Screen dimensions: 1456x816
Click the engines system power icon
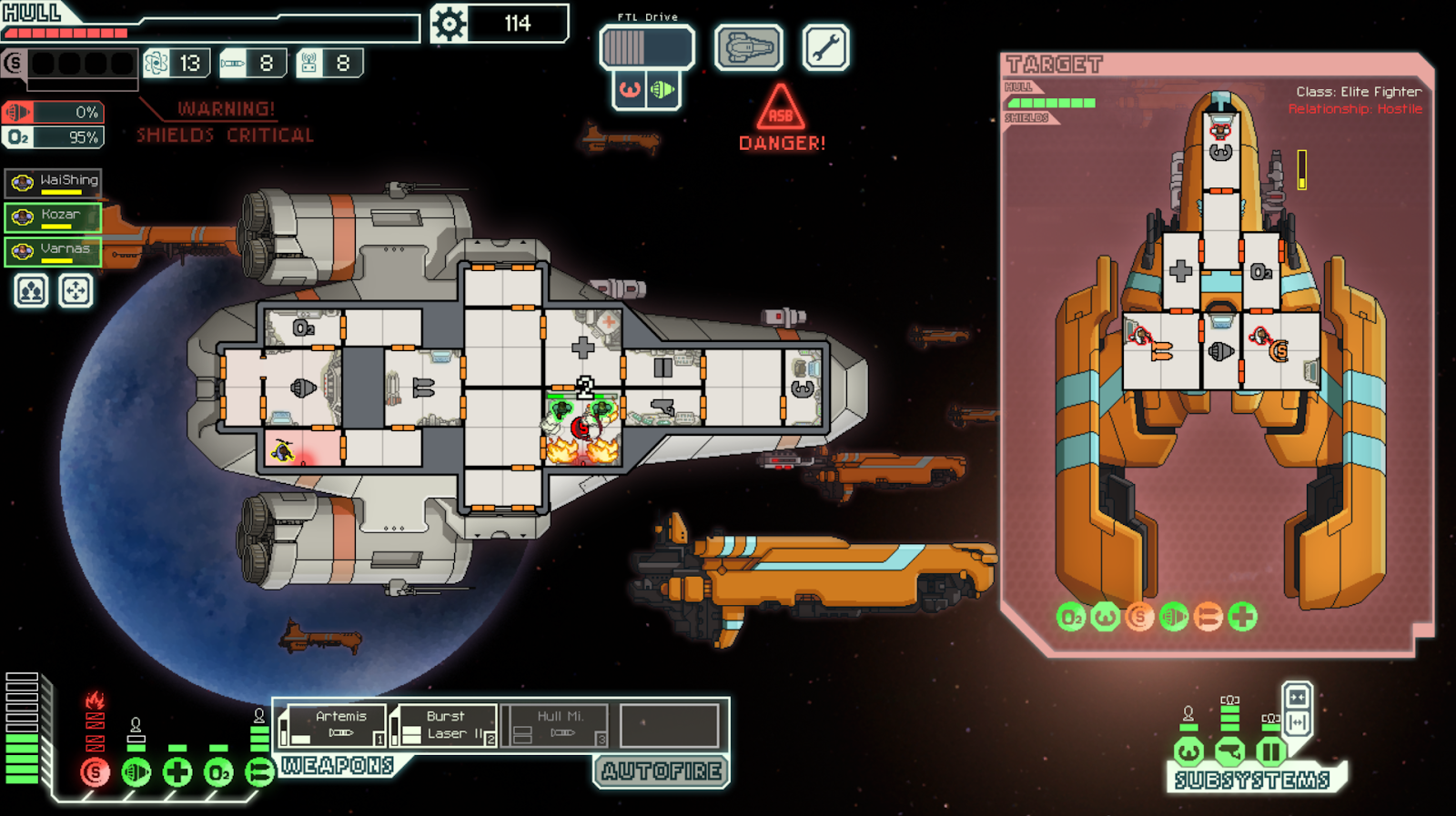[x=136, y=772]
